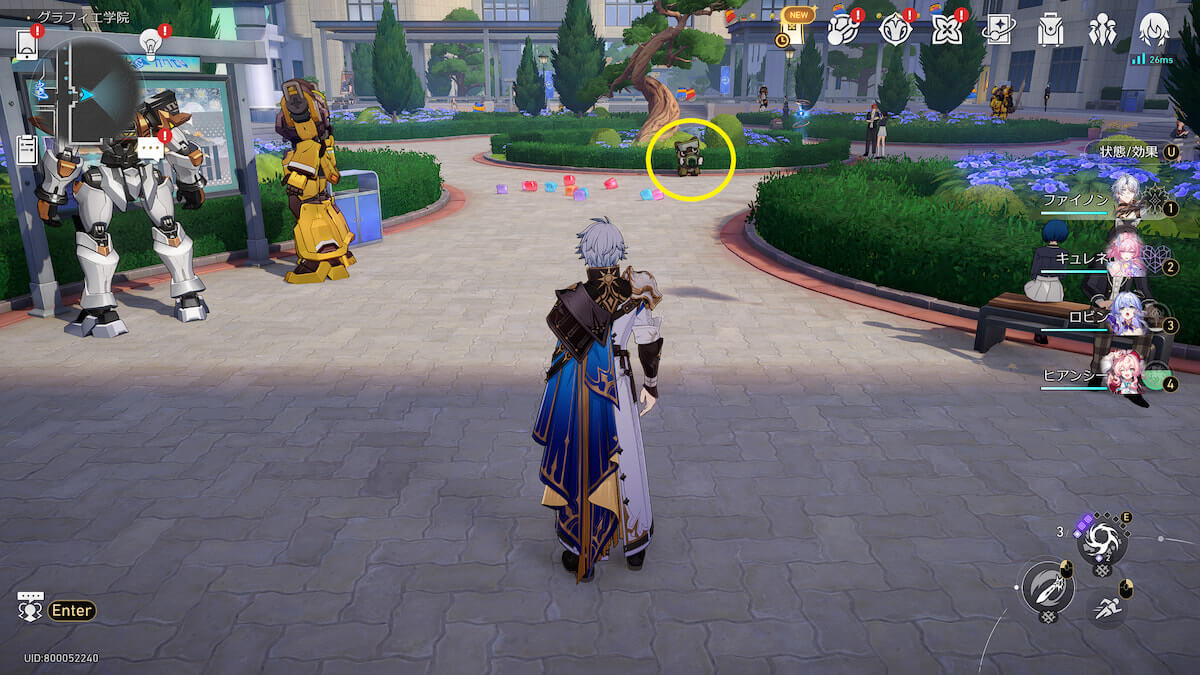Open the lightbulb tutorial icon
This screenshot has width=1200, height=675.
tap(150, 42)
